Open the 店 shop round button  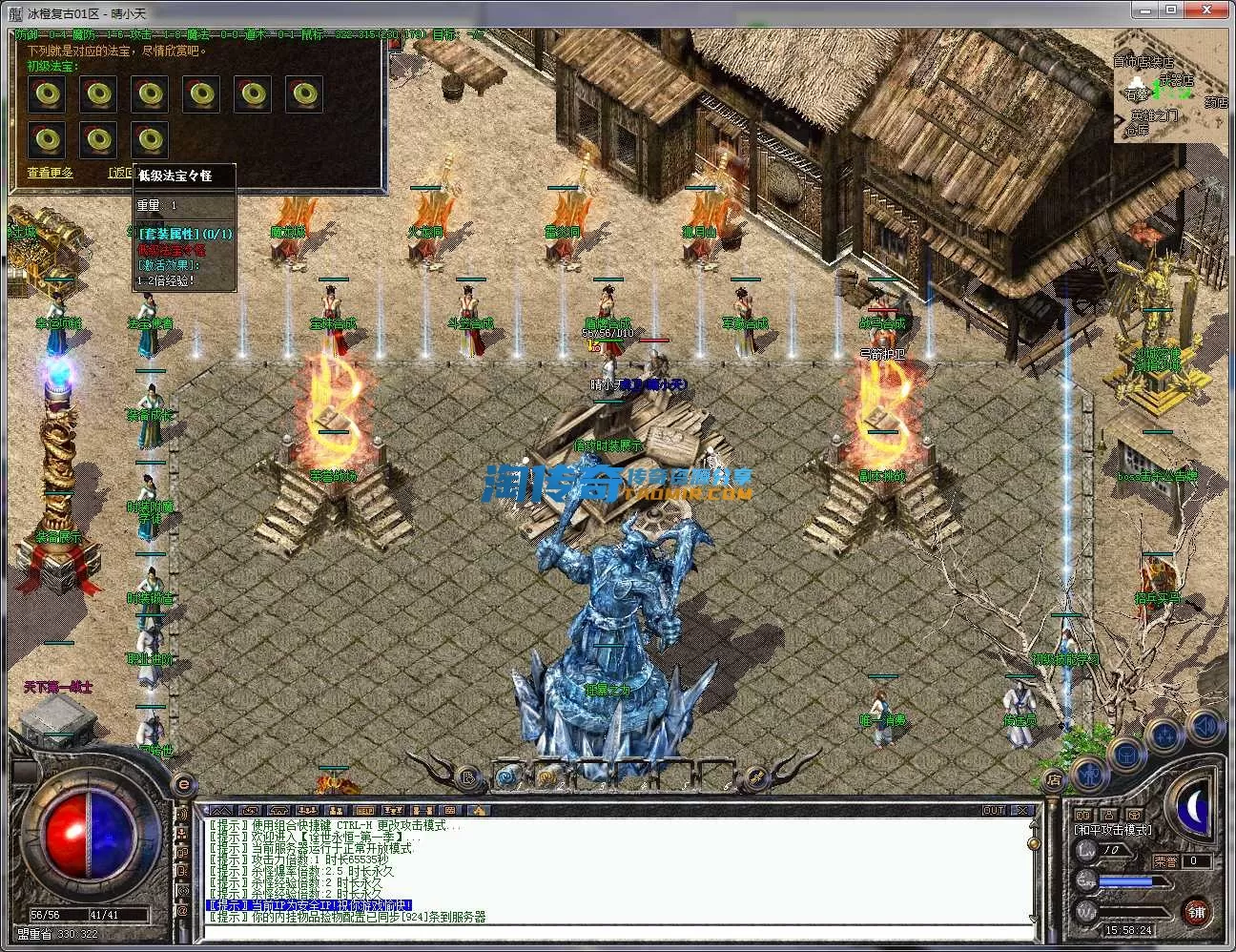(1055, 779)
